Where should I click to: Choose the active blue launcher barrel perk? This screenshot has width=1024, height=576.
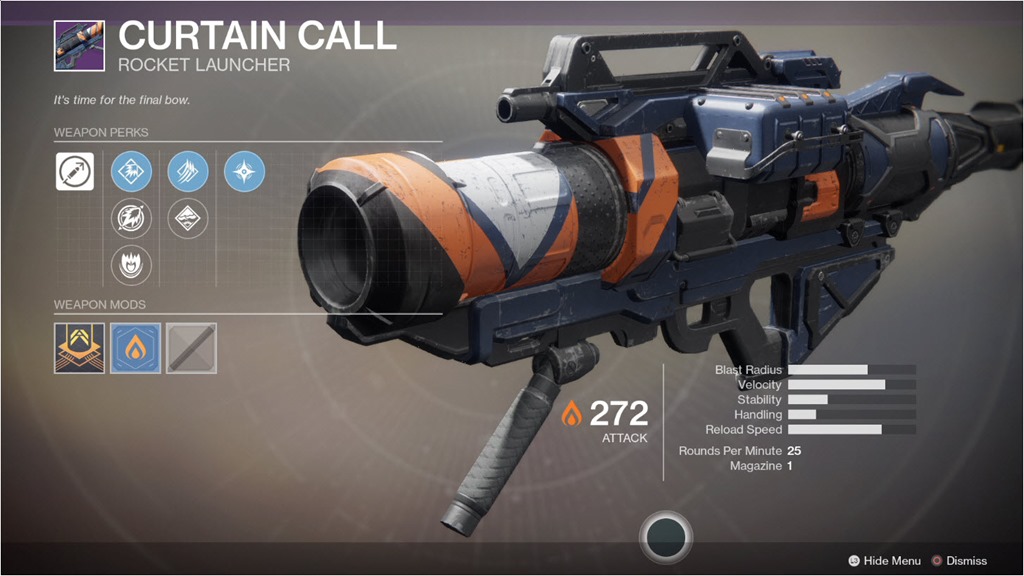coord(131,172)
